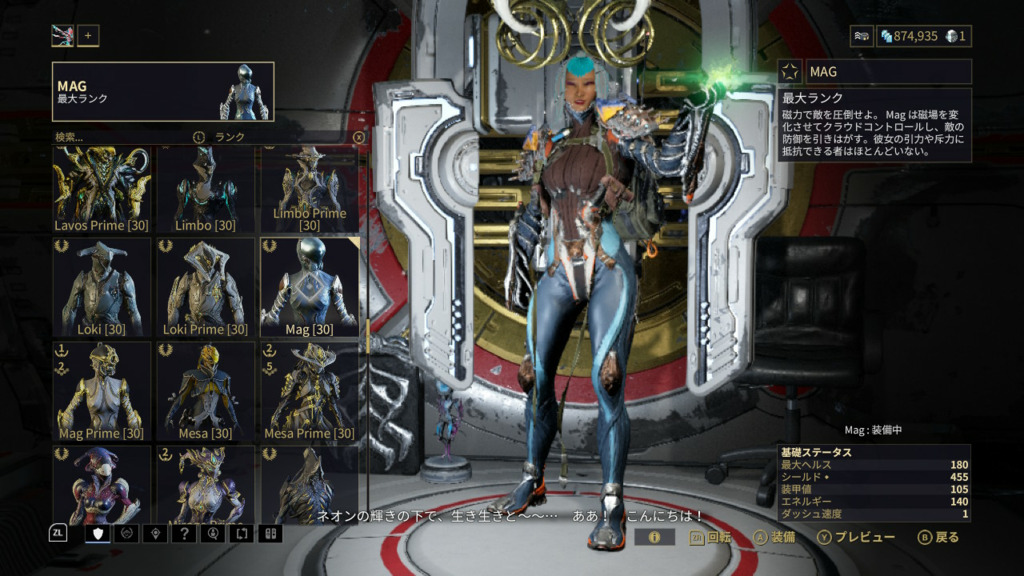The height and width of the screenshot is (576, 1024).
Task: Switch to the question mark filter tab
Action: tap(185, 533)
